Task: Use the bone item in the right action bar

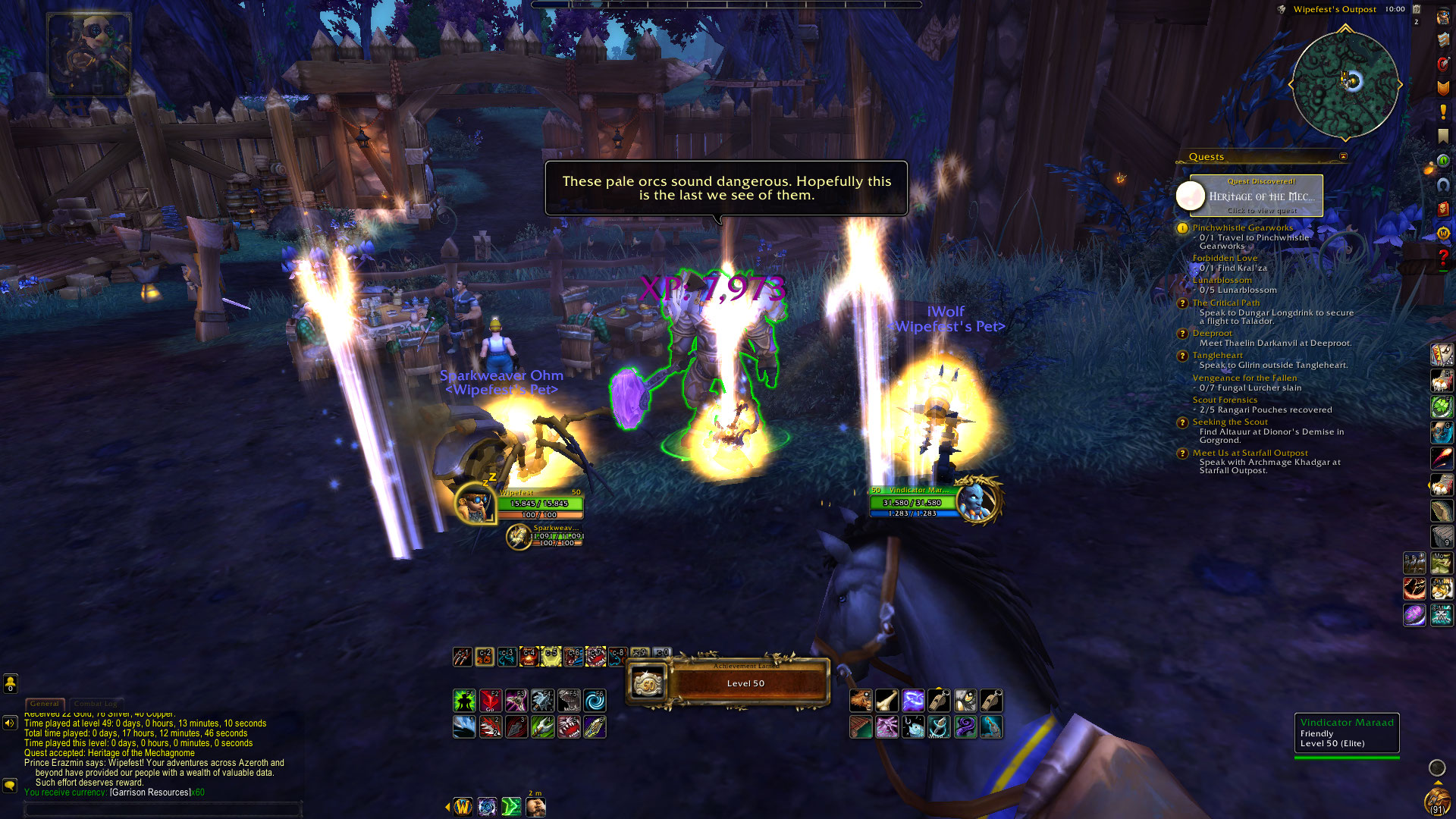Action: click(x=886, y=700)
